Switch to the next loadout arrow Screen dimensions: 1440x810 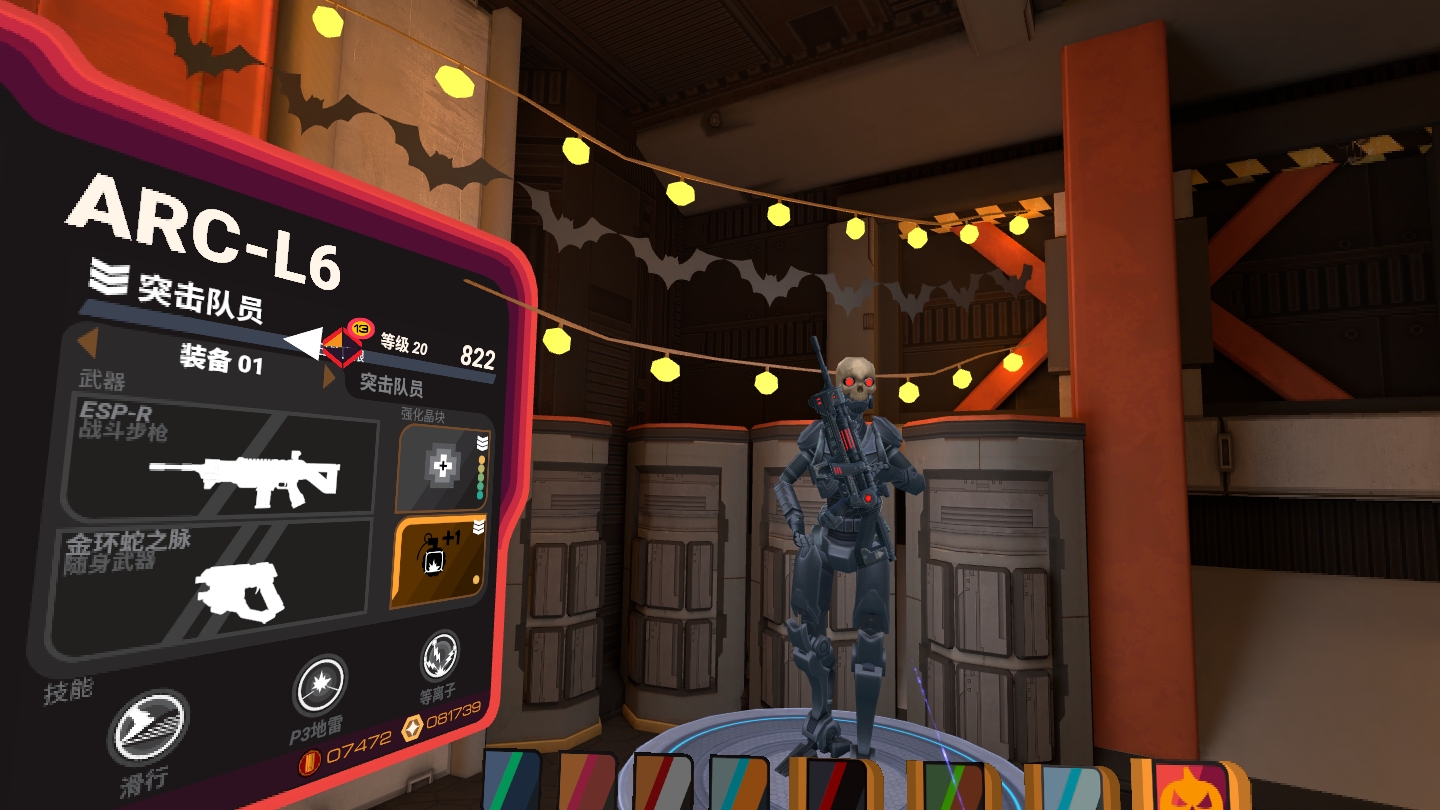coord(329,378)
